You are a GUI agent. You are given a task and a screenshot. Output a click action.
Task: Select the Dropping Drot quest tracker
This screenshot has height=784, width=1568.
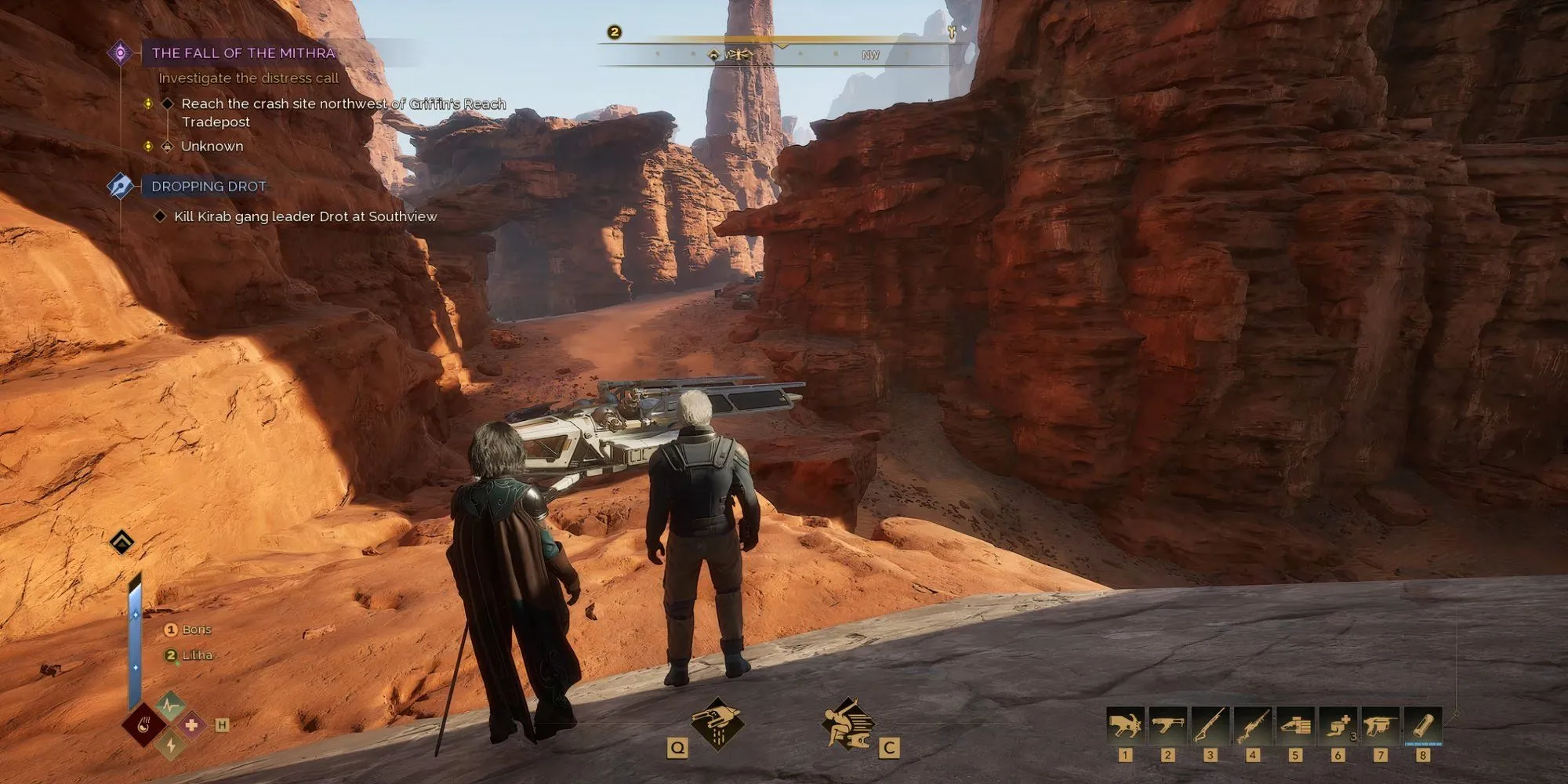[209, 187]
